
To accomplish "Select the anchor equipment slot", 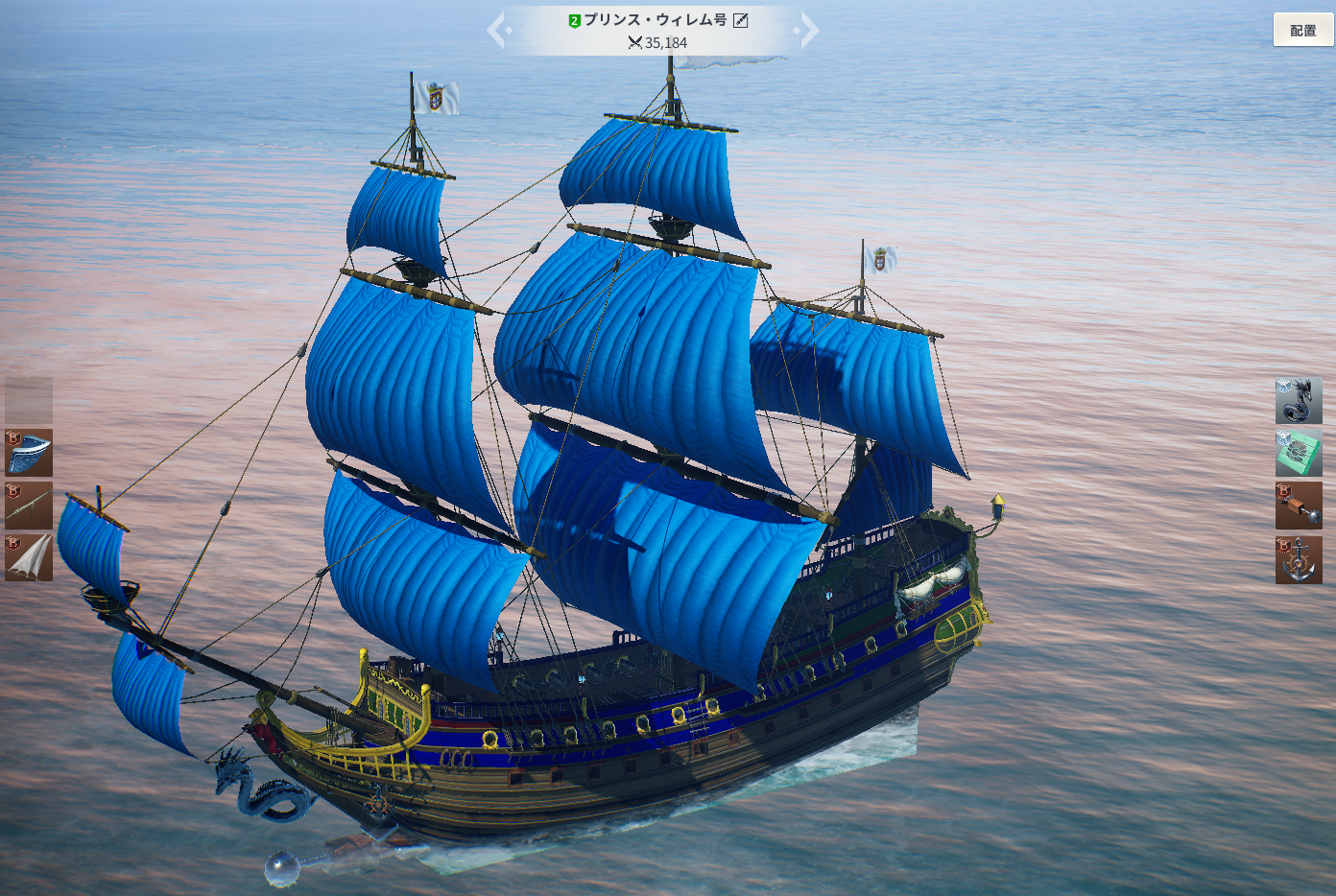I will [1299, 560].
